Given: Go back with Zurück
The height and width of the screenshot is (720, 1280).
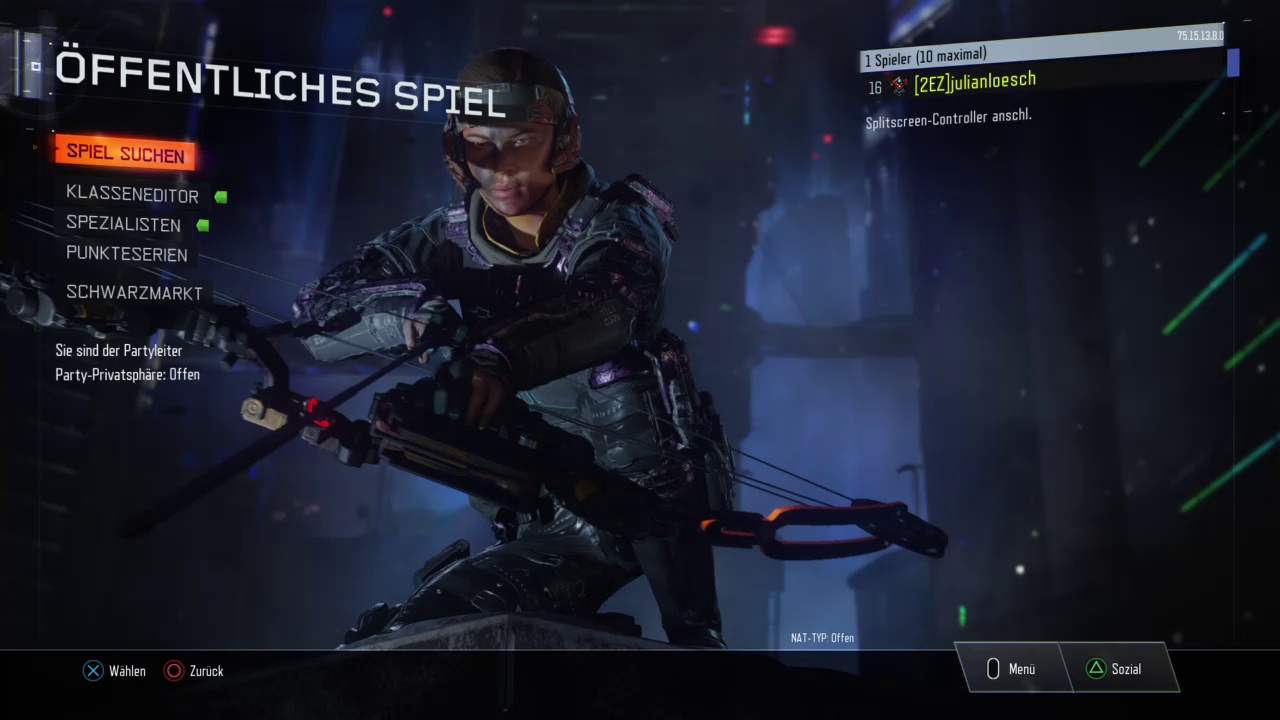Looking at the screenshot, I should coord(195,671).
